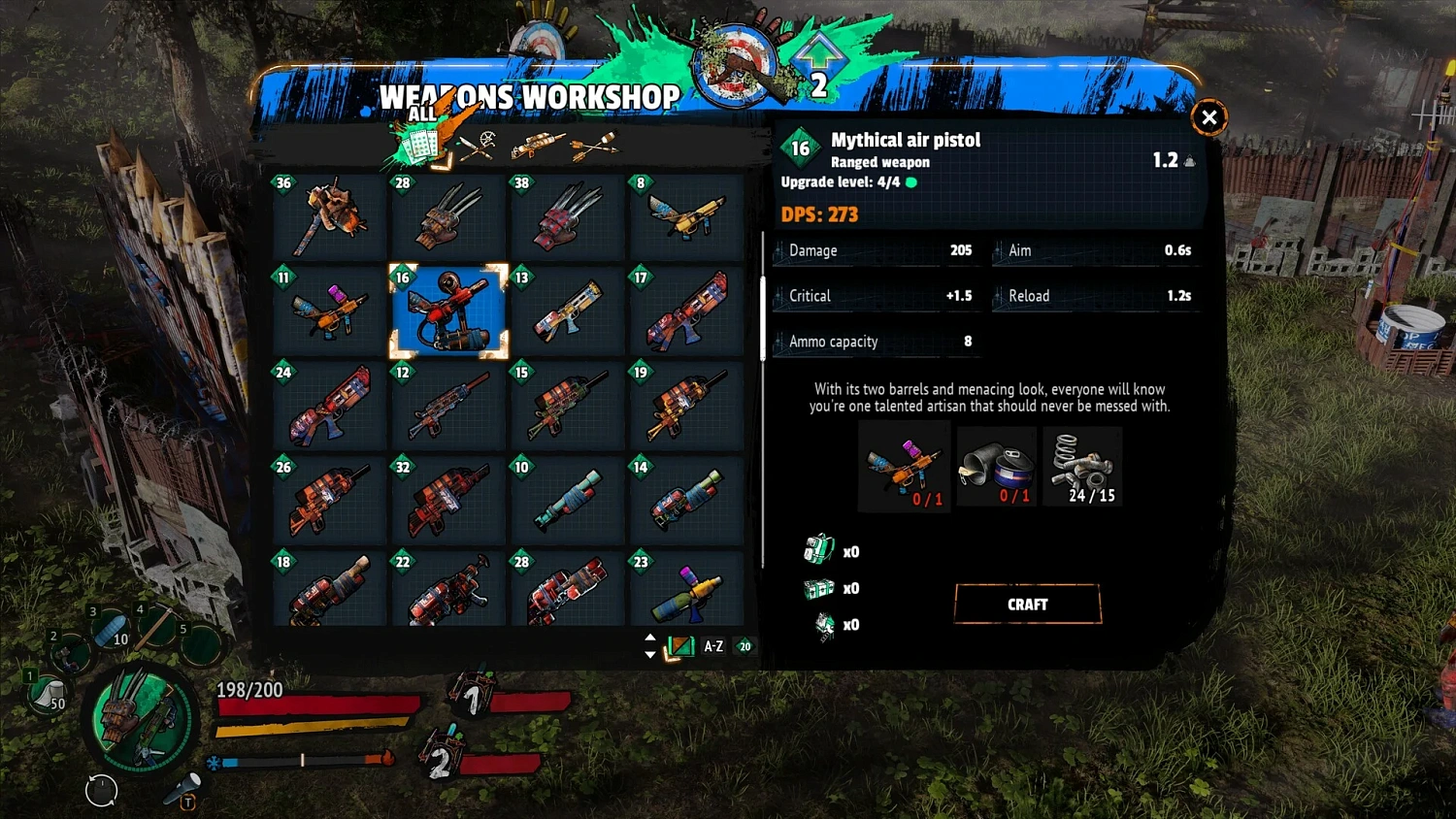Screen dimensions: 1456x819
Task: Pick the level 32 red gun
Action: [448, 500]
